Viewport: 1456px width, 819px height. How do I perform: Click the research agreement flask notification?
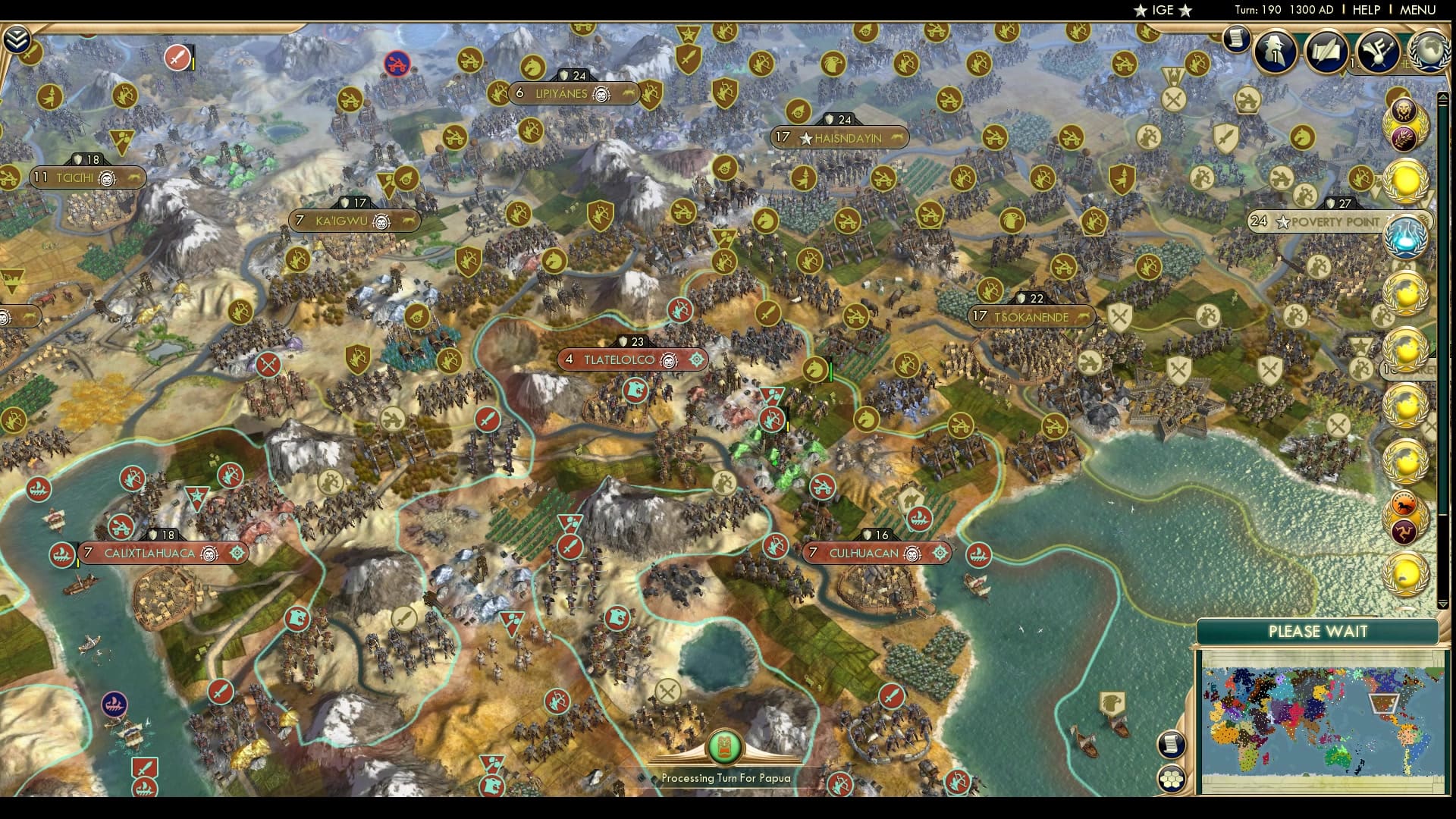[x=1408, y=235]
